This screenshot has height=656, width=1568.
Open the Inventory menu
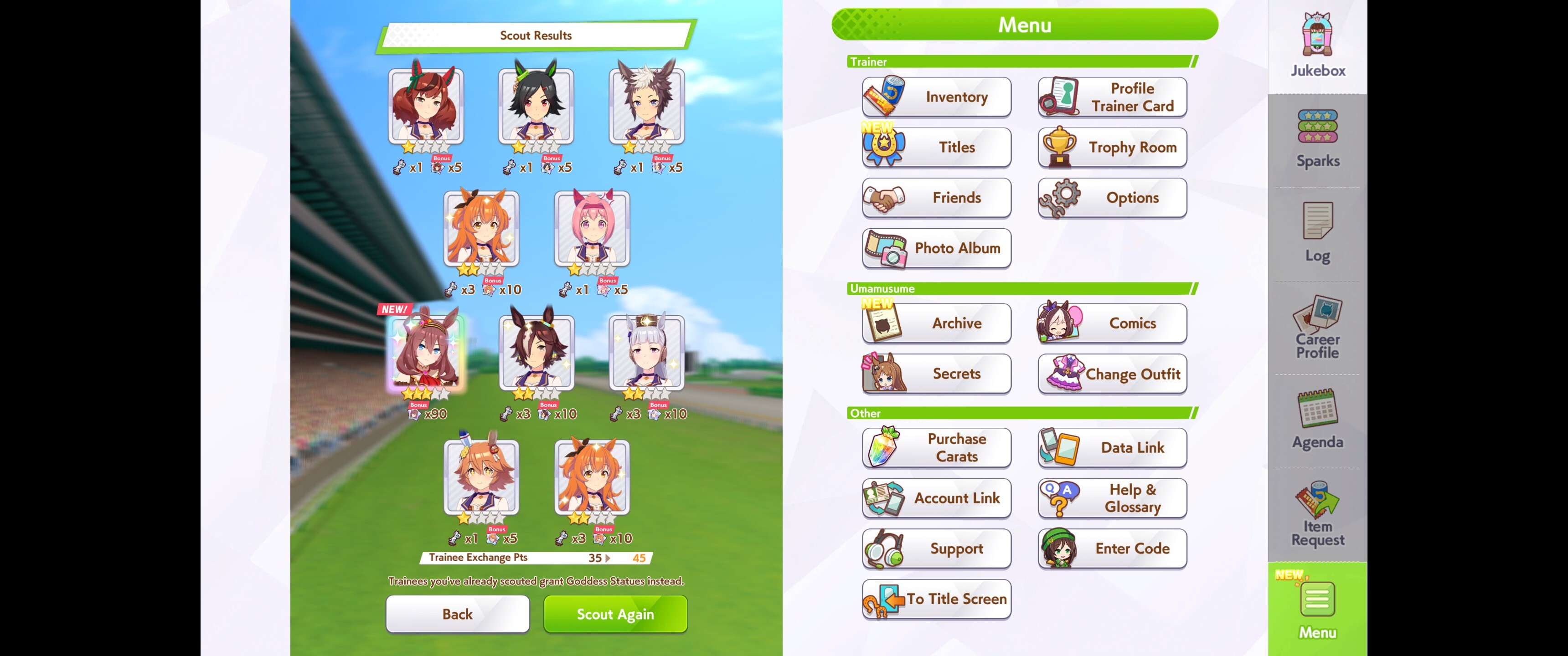click(x=936, y=97)
